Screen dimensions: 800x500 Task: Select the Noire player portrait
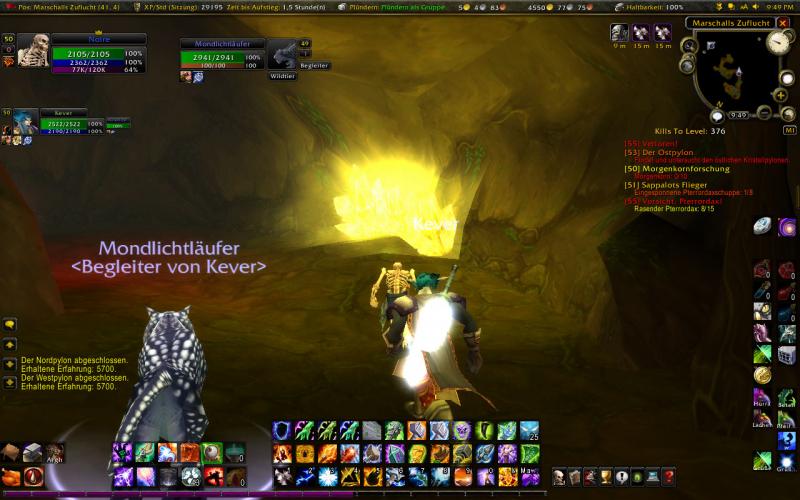pyautogui.click(x=33, y=51)
